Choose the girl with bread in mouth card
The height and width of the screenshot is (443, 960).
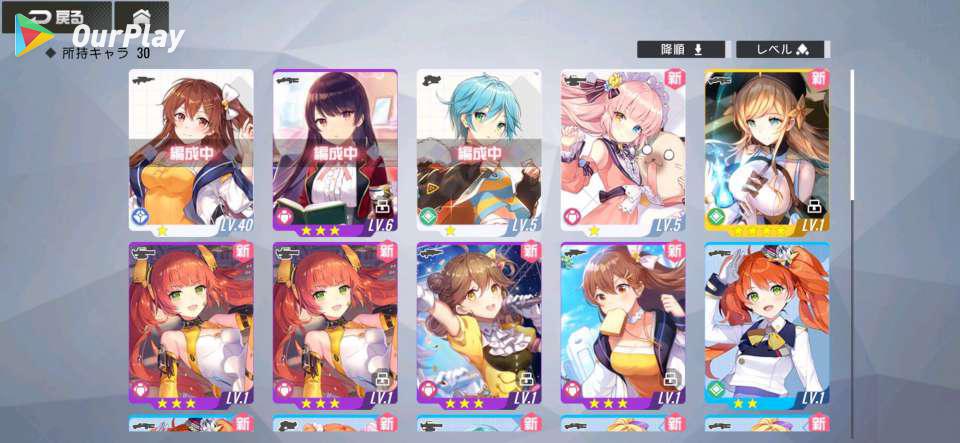[x=623, y=324]
